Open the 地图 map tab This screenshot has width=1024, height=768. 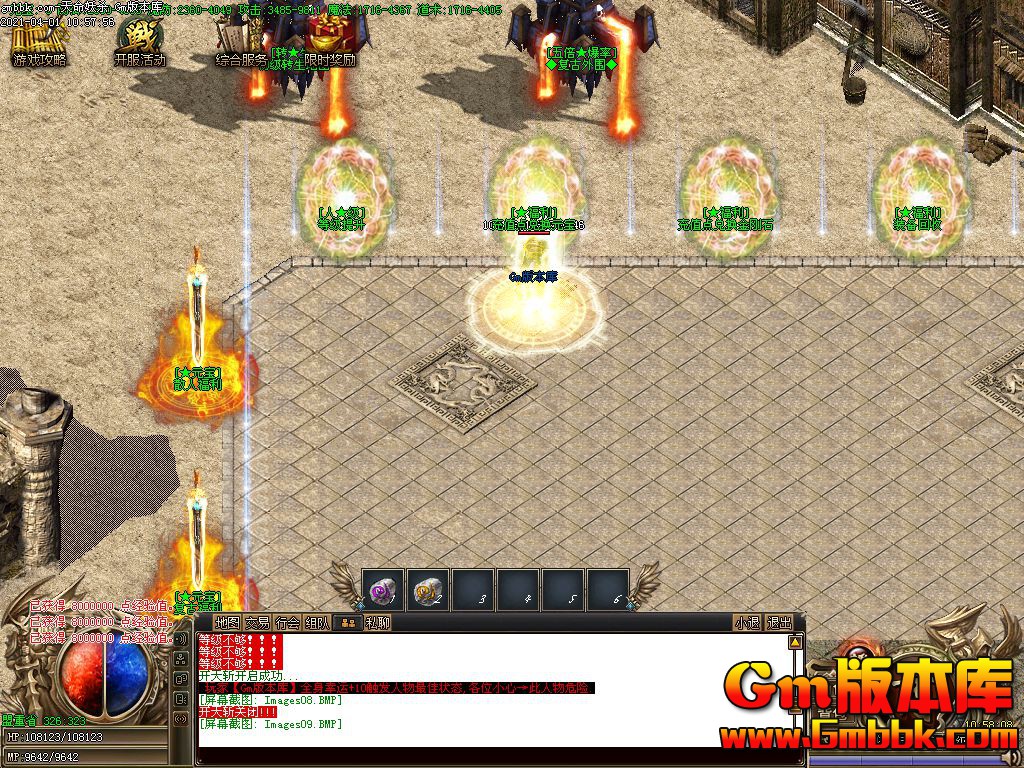tap(227, 623)
